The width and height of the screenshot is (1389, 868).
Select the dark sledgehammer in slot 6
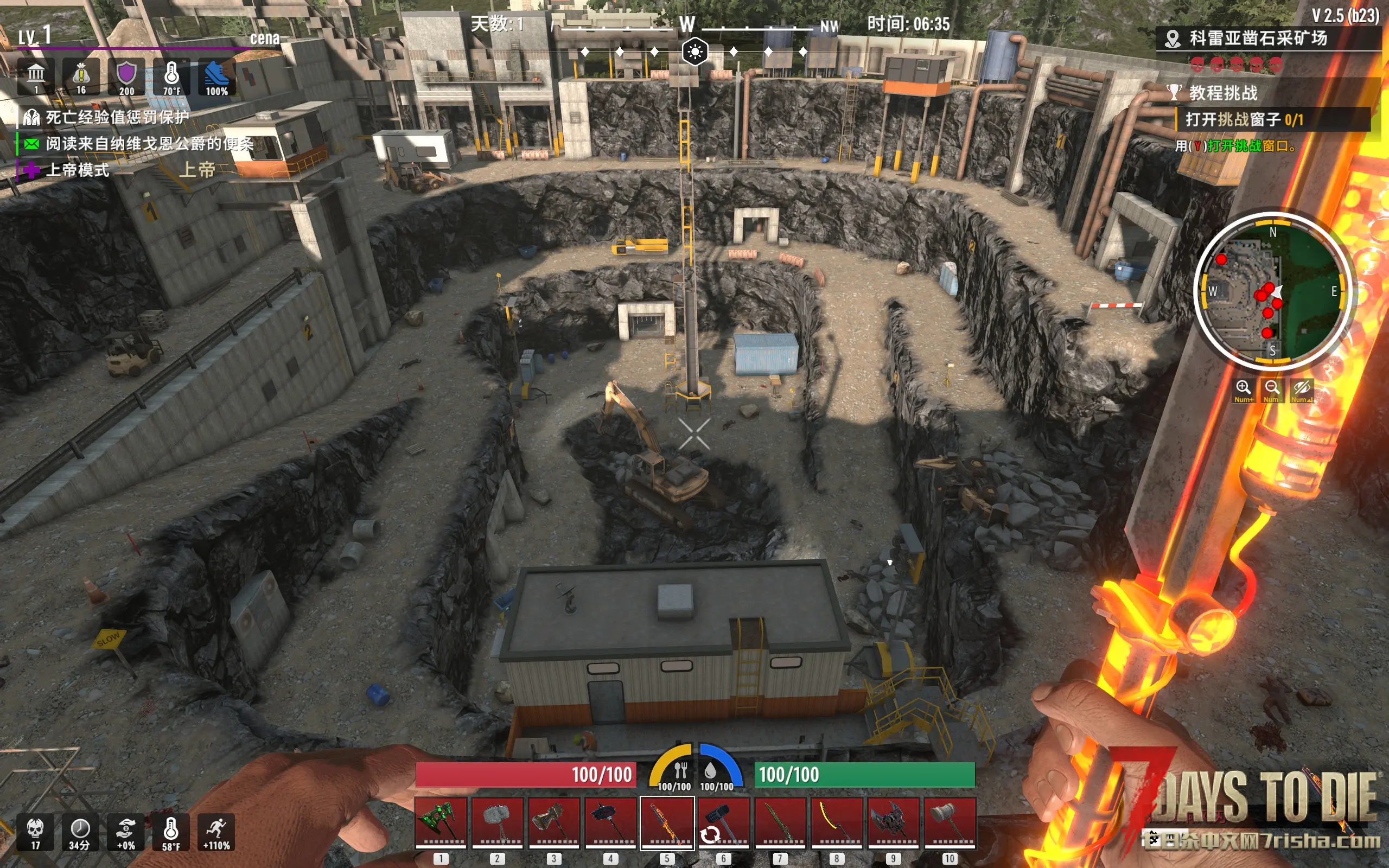[723, 822]
